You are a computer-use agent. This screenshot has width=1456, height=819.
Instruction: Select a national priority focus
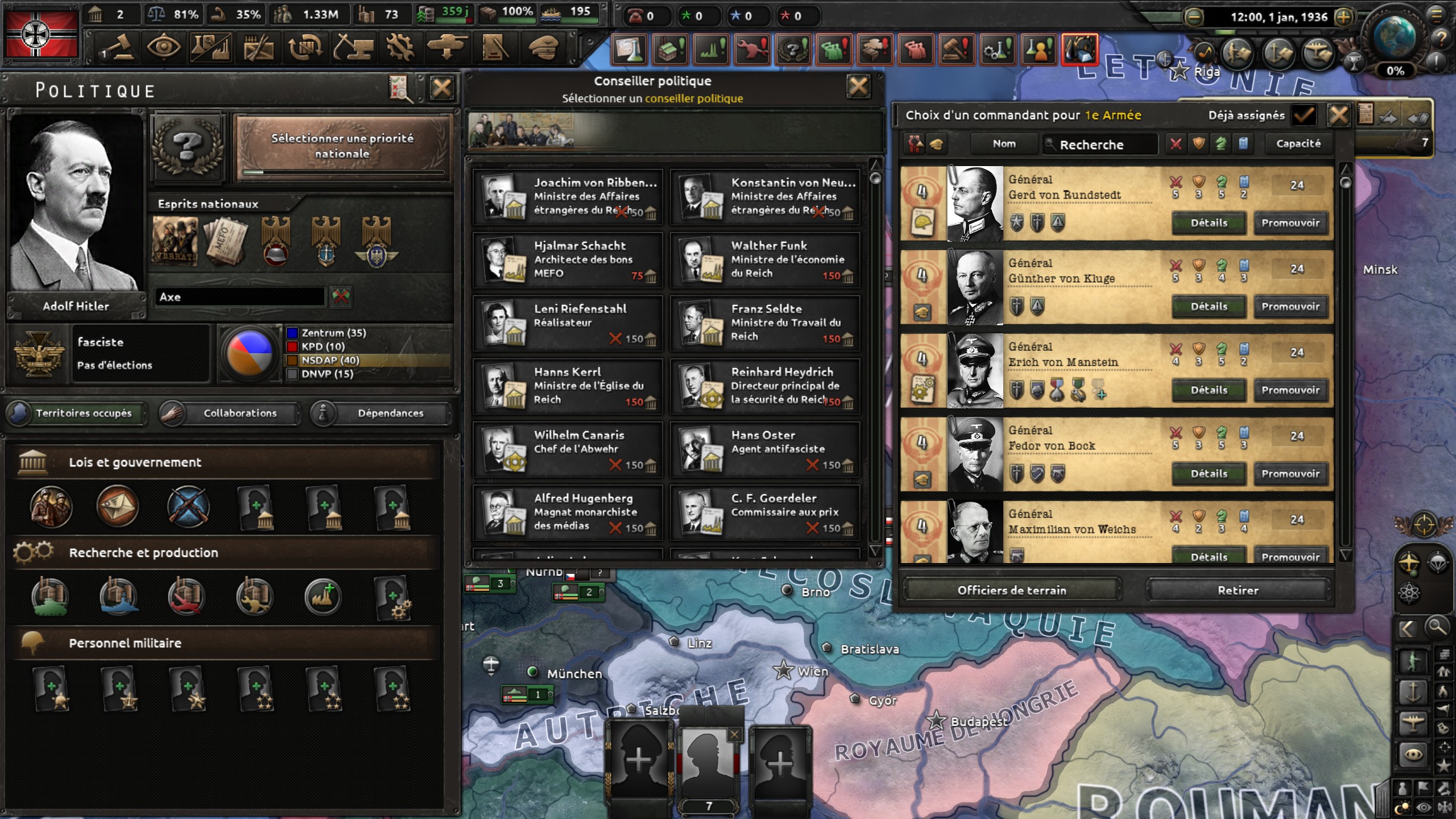tap(342, 146)
